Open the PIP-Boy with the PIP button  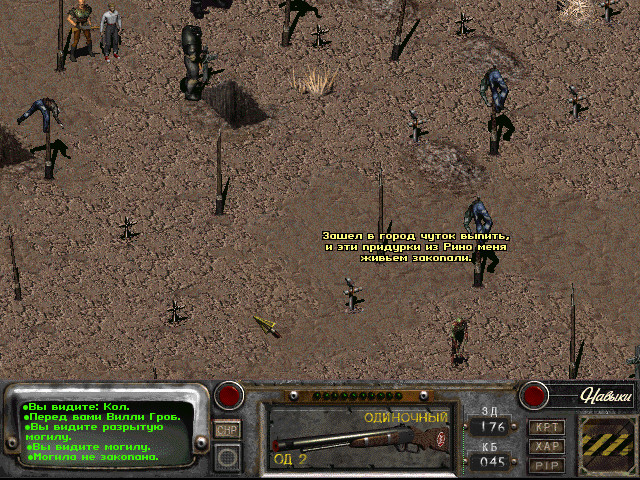[548, 465]
